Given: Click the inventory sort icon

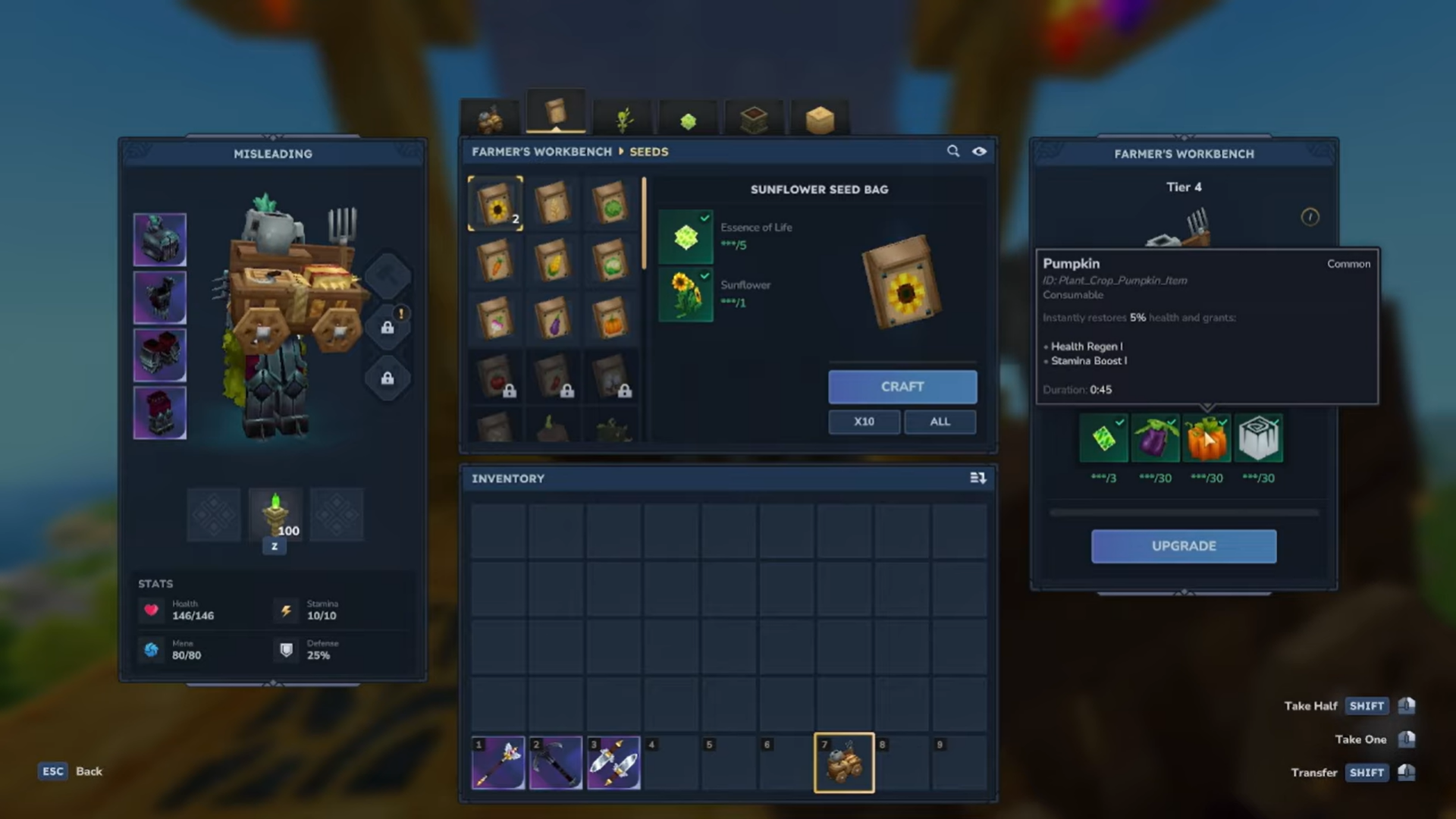Looking at the screenshot, I should (x=978, y=479).
